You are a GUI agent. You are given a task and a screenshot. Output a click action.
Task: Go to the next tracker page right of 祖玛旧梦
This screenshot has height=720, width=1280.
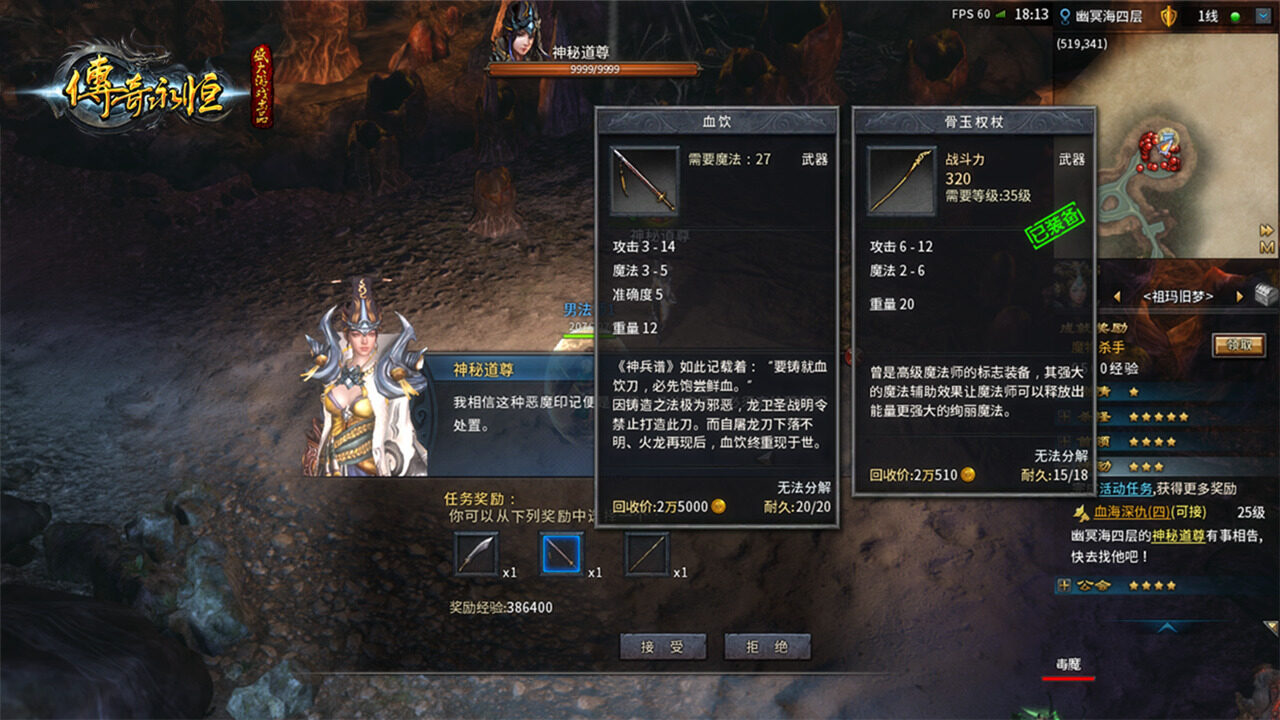(1239, 297)
